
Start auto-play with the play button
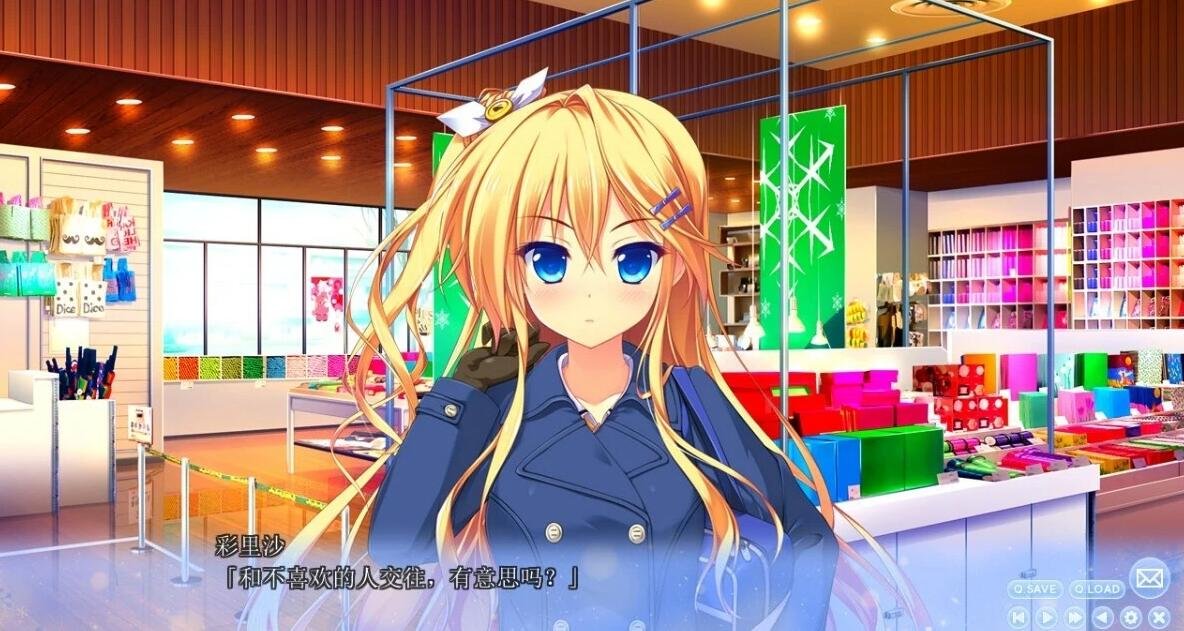pyautogui.click(x=1046, y=617)
